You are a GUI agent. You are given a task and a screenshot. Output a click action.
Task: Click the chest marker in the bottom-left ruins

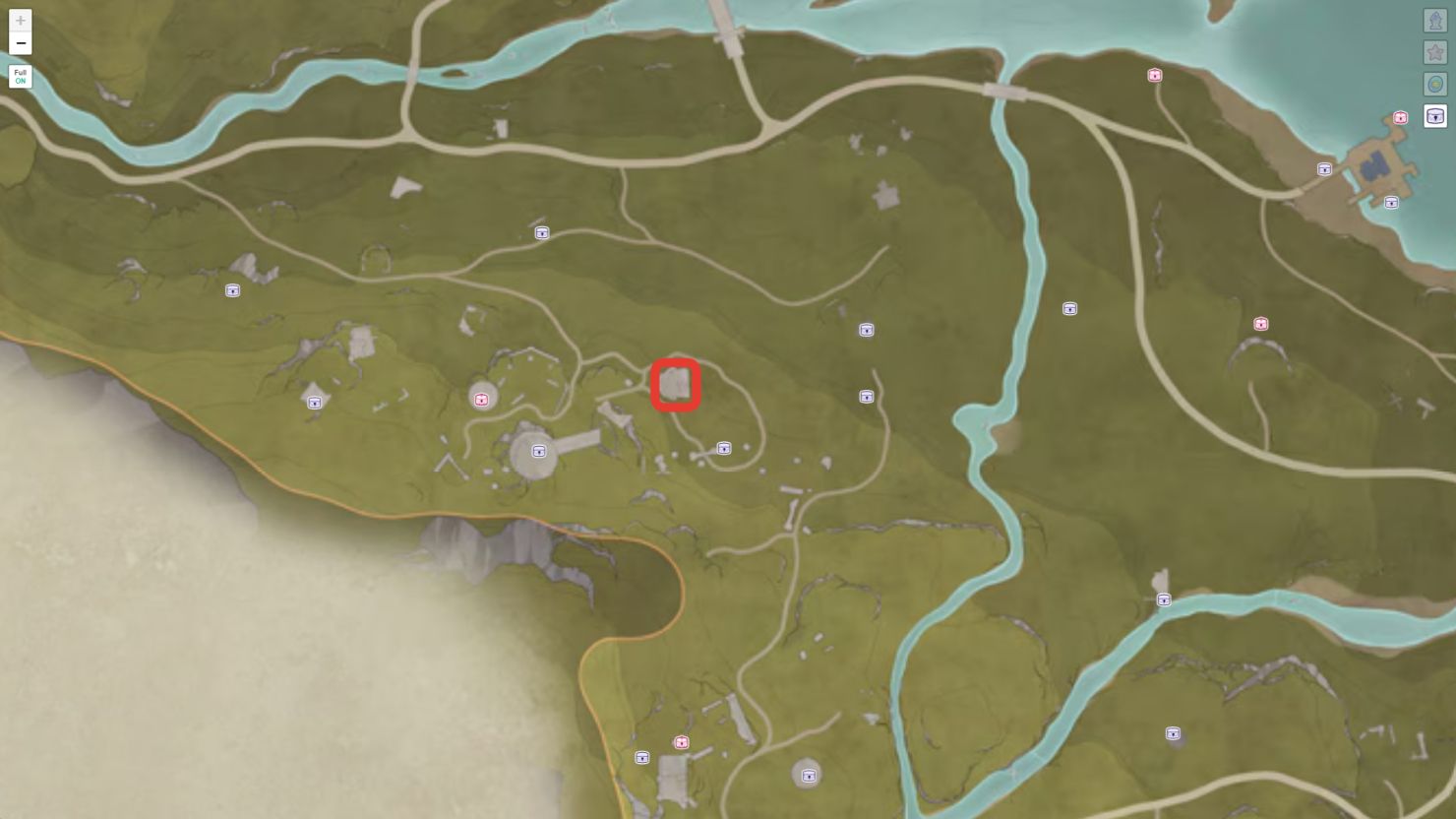[x=643, y=758]
